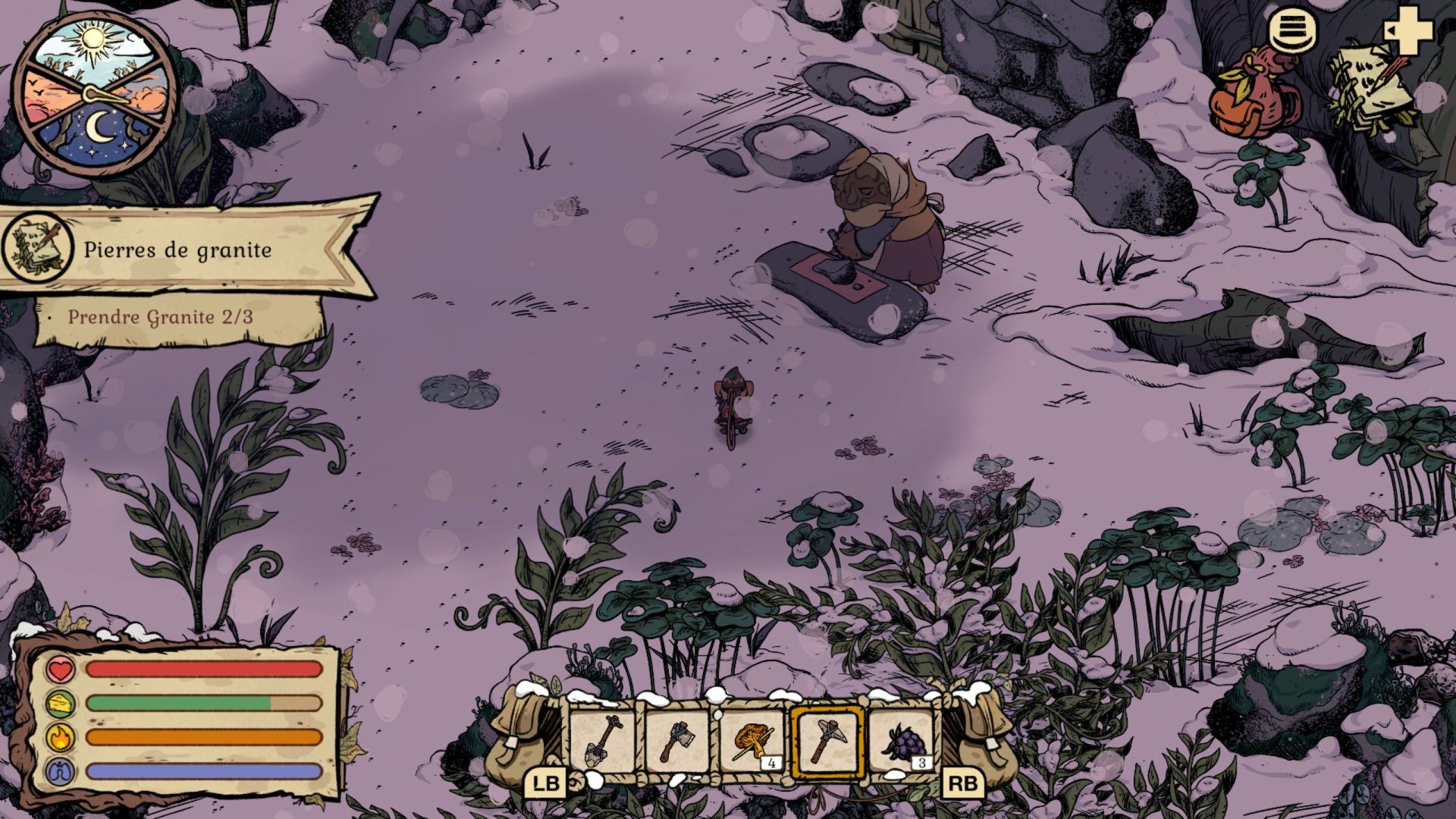Choose the skewered mushroom slot

(752, 741)
